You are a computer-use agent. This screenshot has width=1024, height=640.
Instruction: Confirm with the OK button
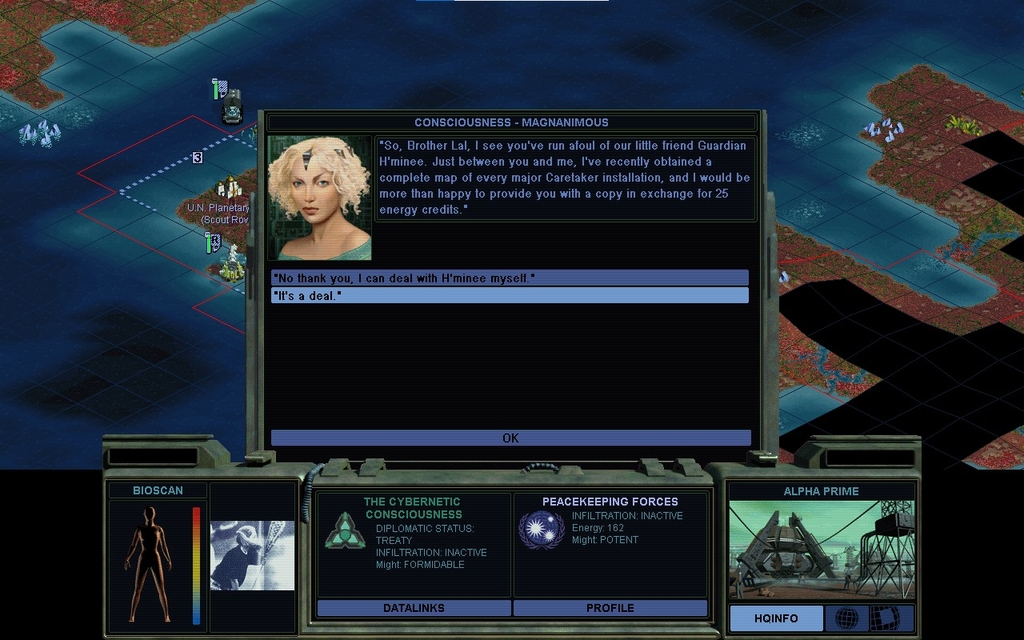[510, 438]
